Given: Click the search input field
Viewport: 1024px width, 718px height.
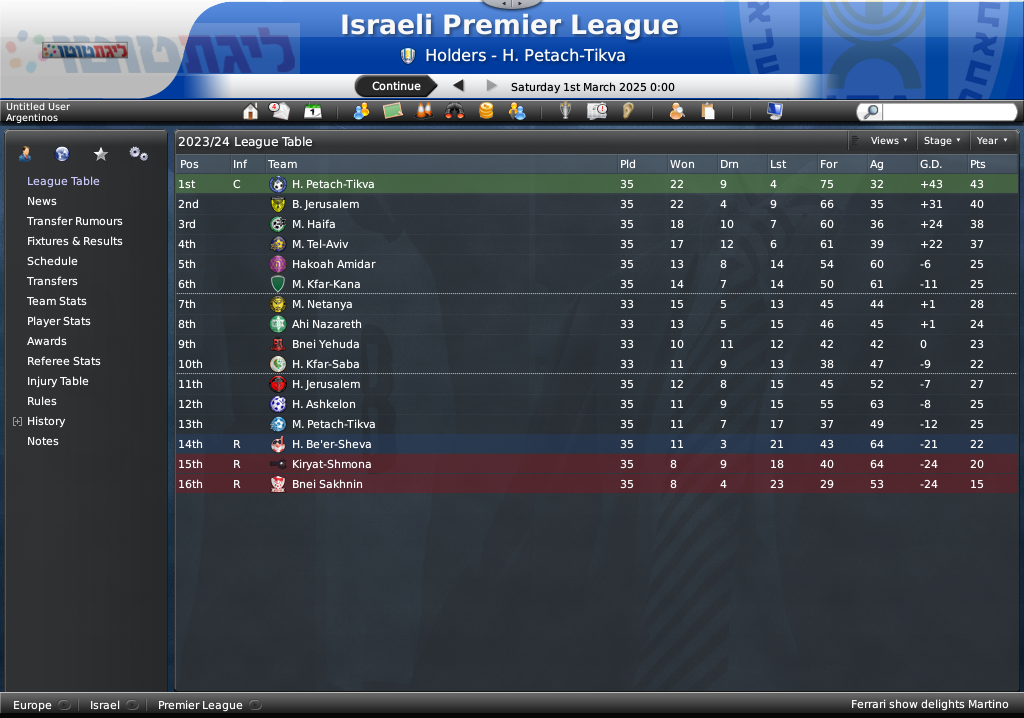Looking at the screenshot, I should pos(948,112).
